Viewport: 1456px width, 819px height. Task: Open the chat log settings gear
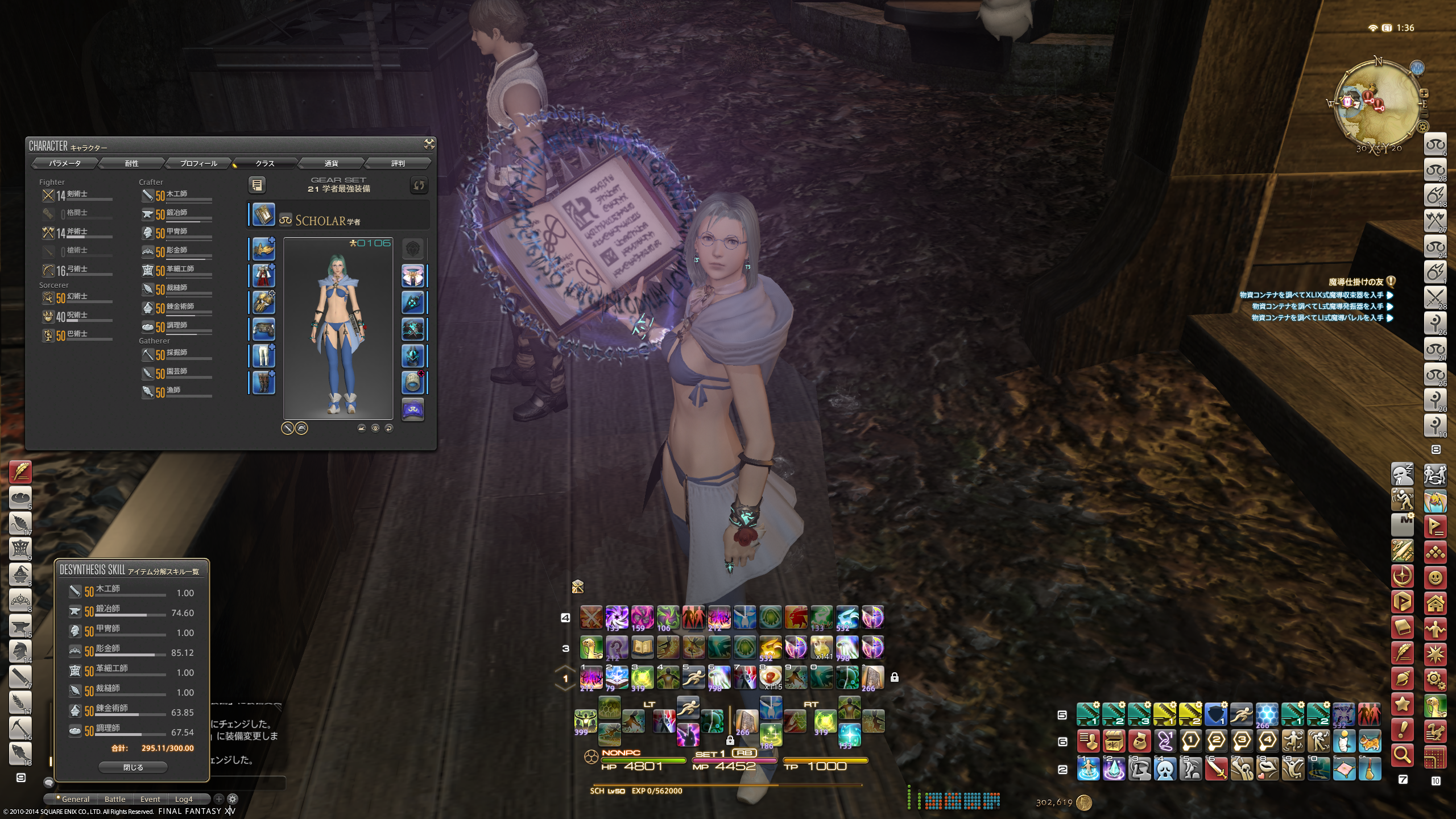click(x=233, y=799)
